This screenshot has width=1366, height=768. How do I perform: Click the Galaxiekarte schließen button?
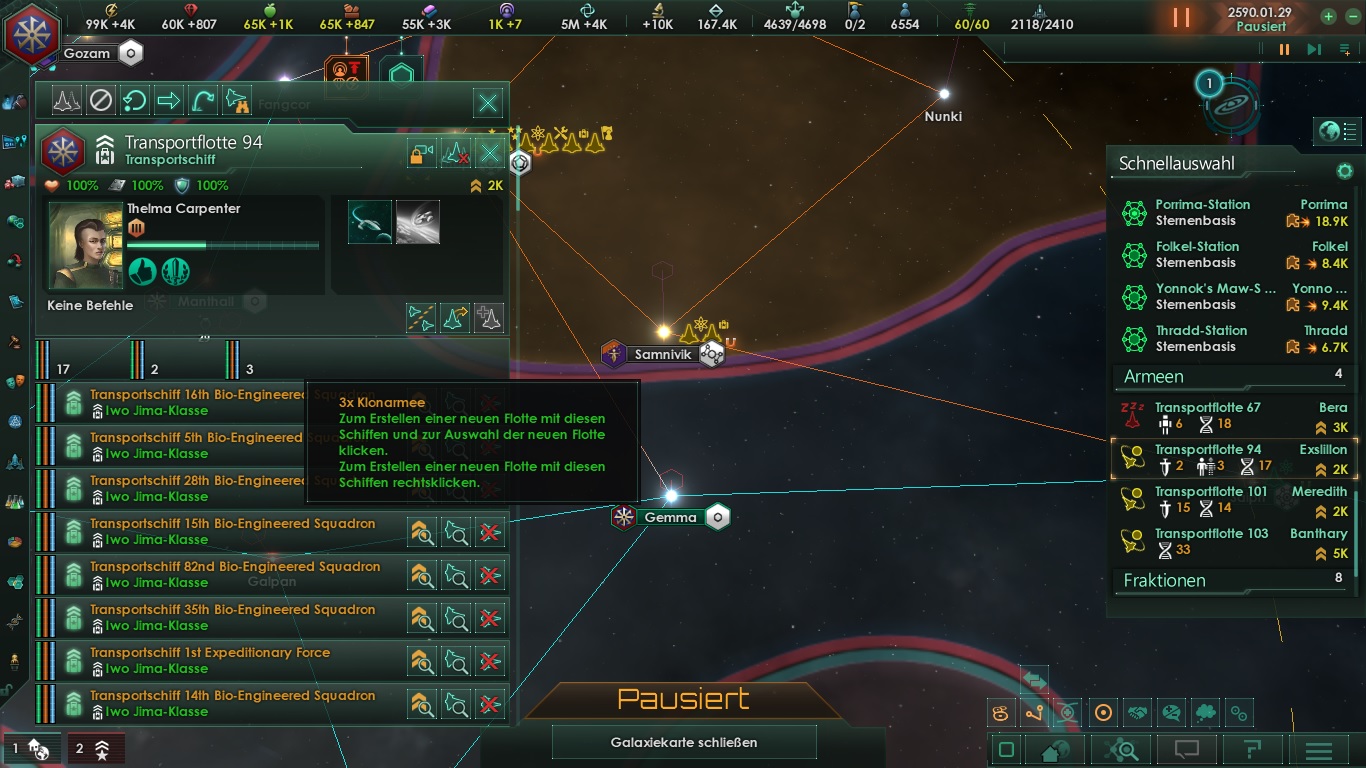point(684,741)
